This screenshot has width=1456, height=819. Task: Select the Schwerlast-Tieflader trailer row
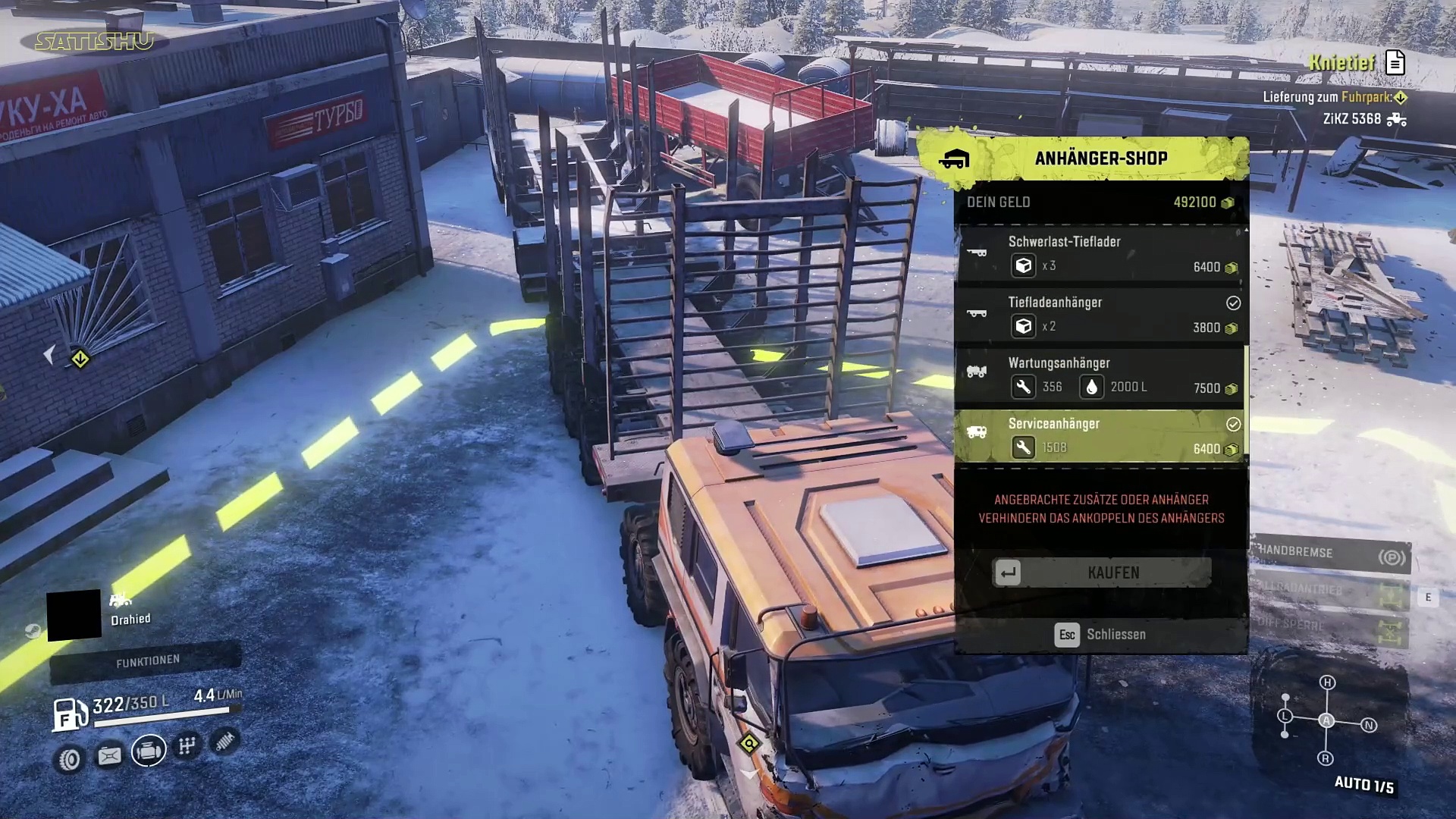1100,255
